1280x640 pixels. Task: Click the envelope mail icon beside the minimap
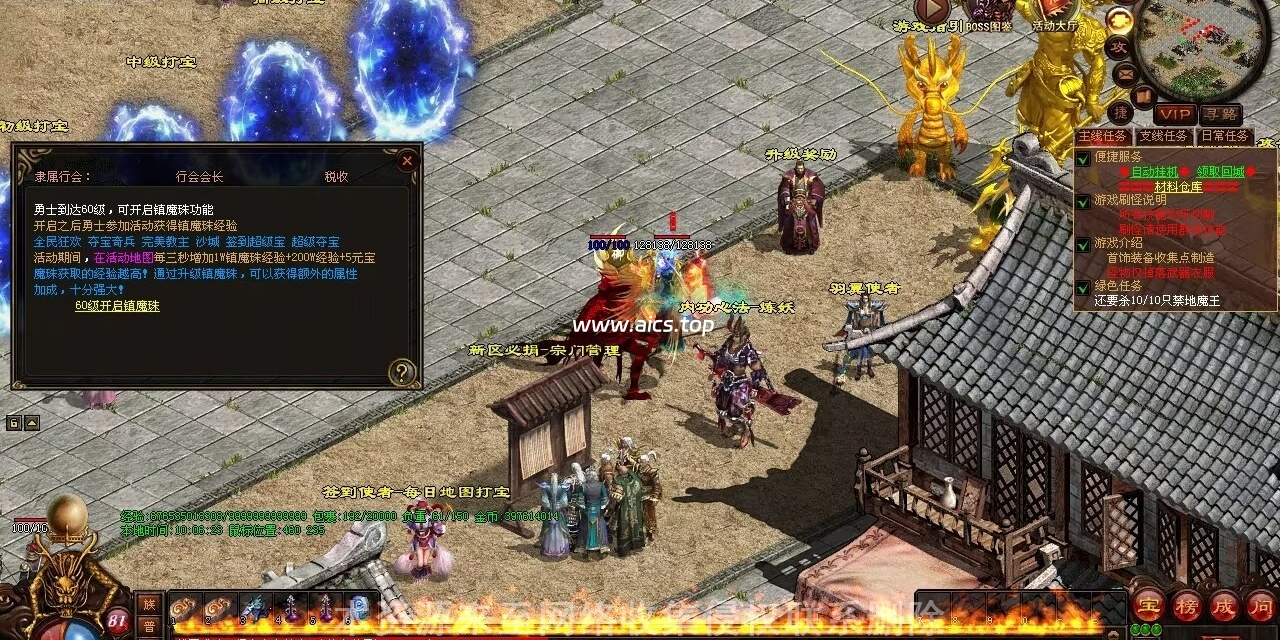pos(1124,73)
